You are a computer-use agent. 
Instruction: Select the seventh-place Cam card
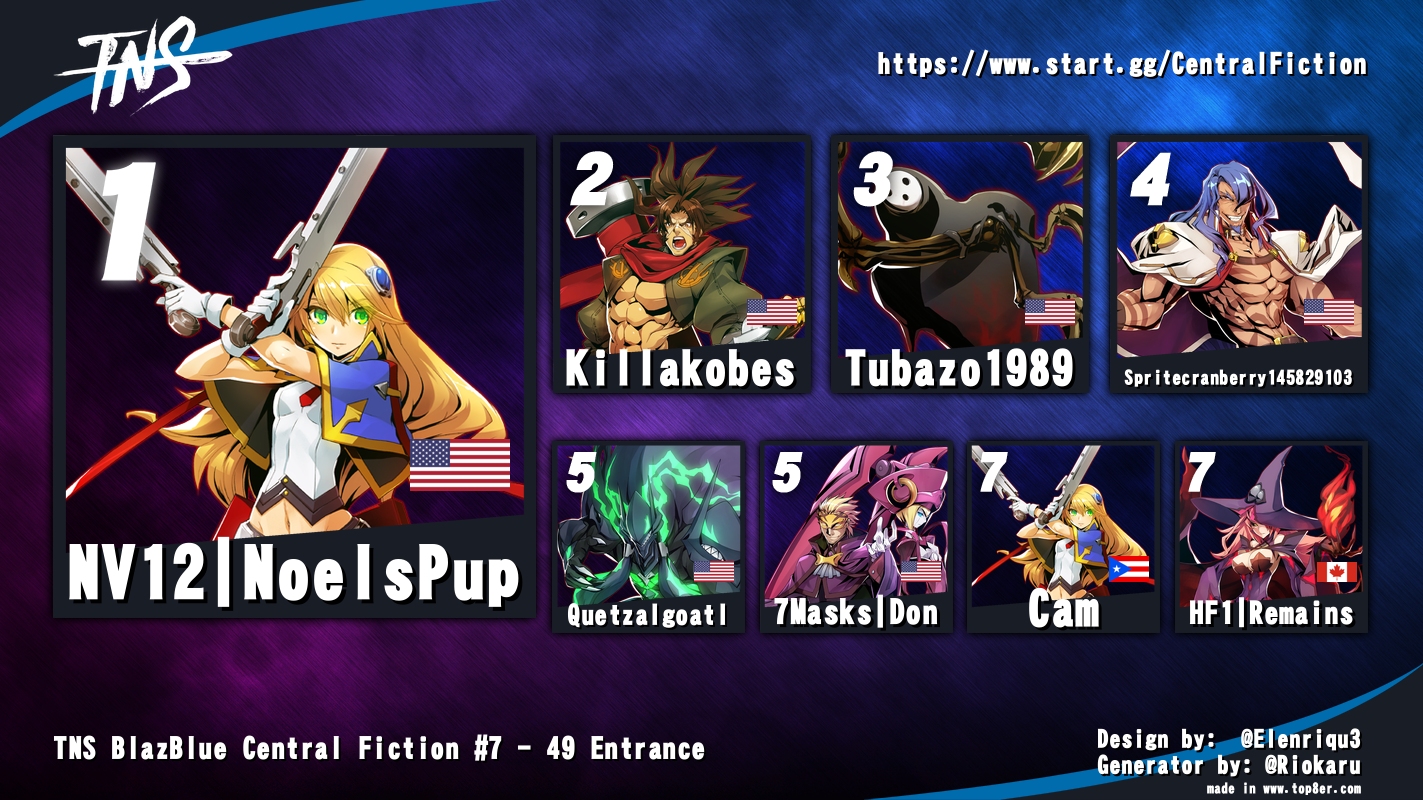[1063, 537]
